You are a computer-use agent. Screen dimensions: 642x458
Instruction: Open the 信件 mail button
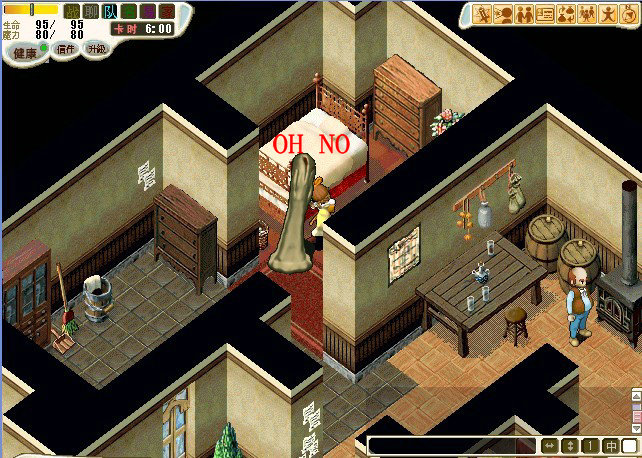click(x=65, y=49)
